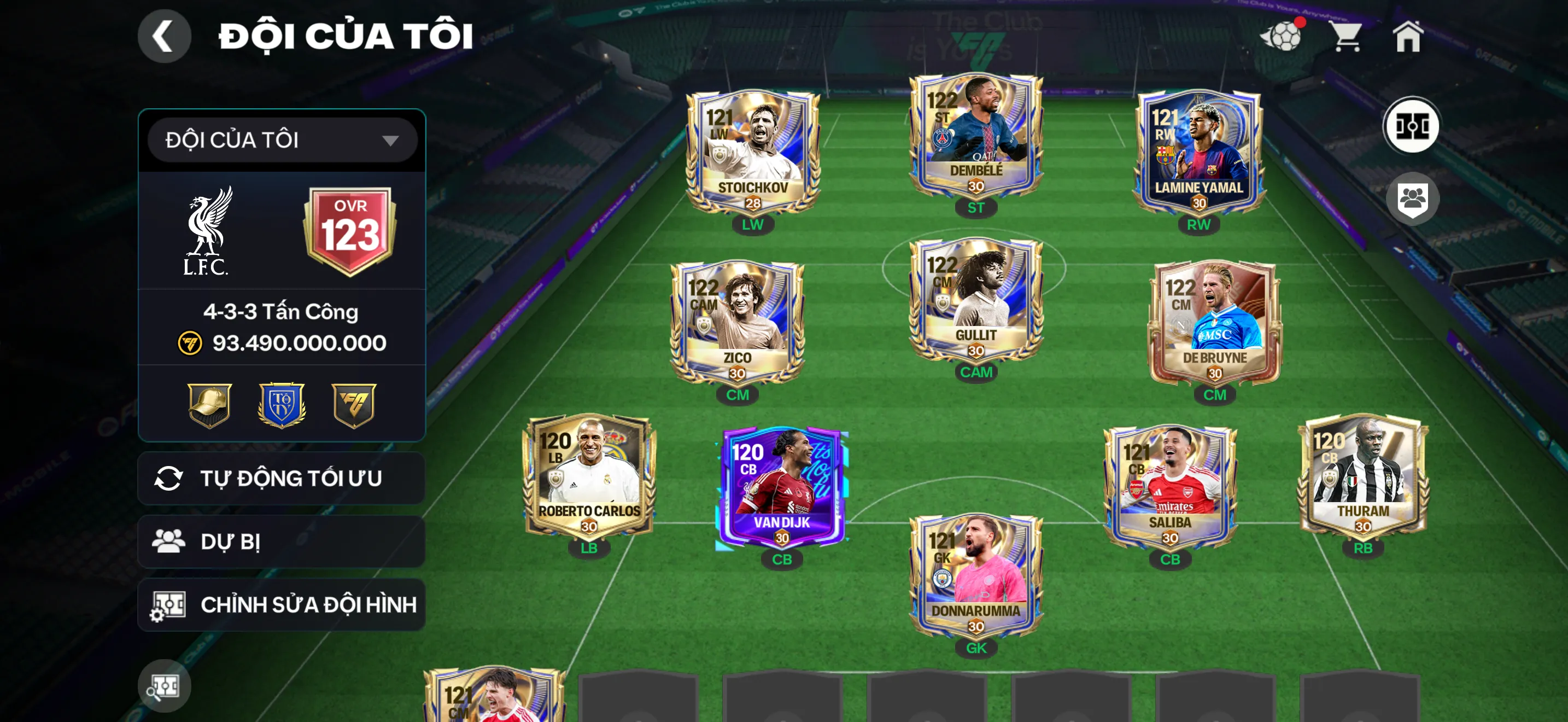
Task: Choose the Gullit CAM card
Action: pos(976,298)
